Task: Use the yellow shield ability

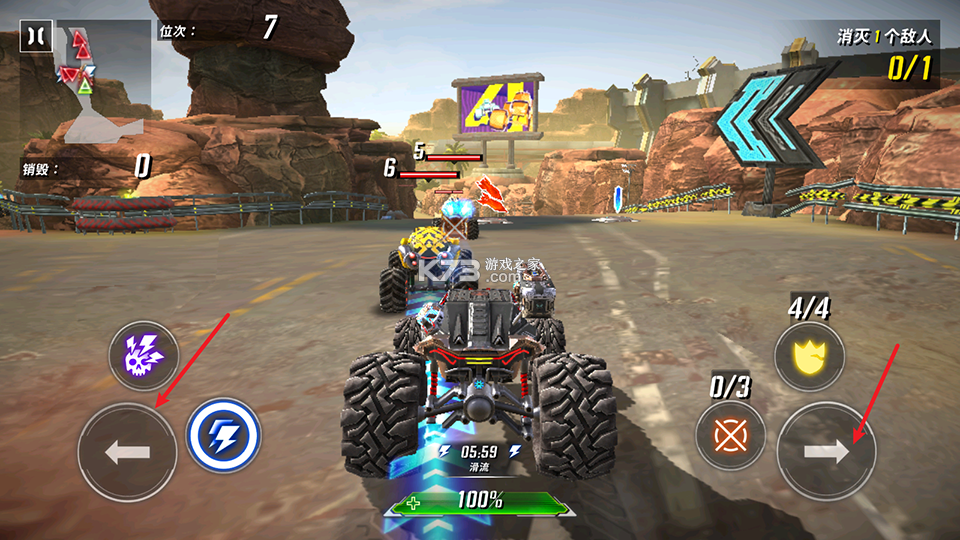Action: (x=809, y=357)
